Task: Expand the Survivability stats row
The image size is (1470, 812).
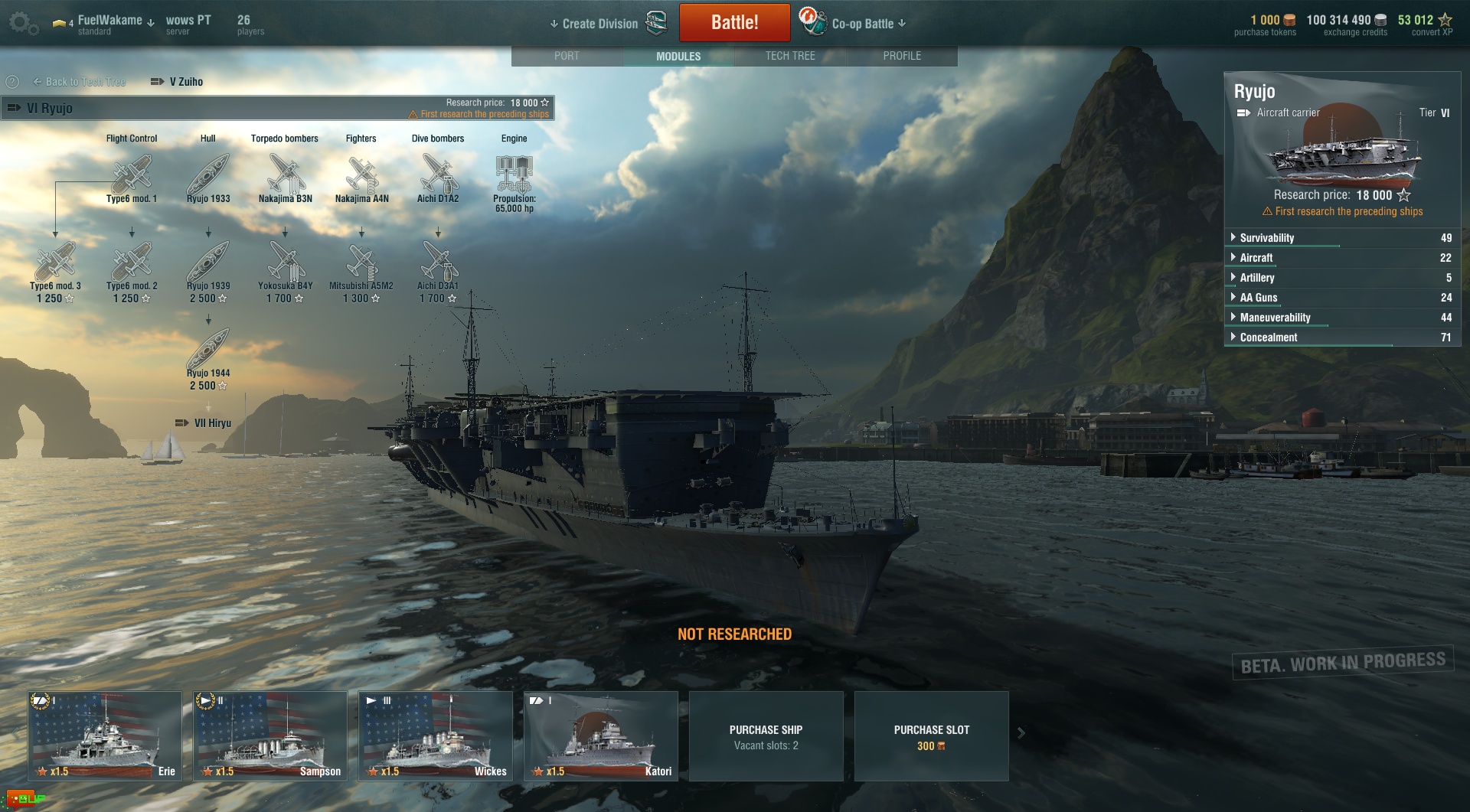Action: [x=1267, y=238]
